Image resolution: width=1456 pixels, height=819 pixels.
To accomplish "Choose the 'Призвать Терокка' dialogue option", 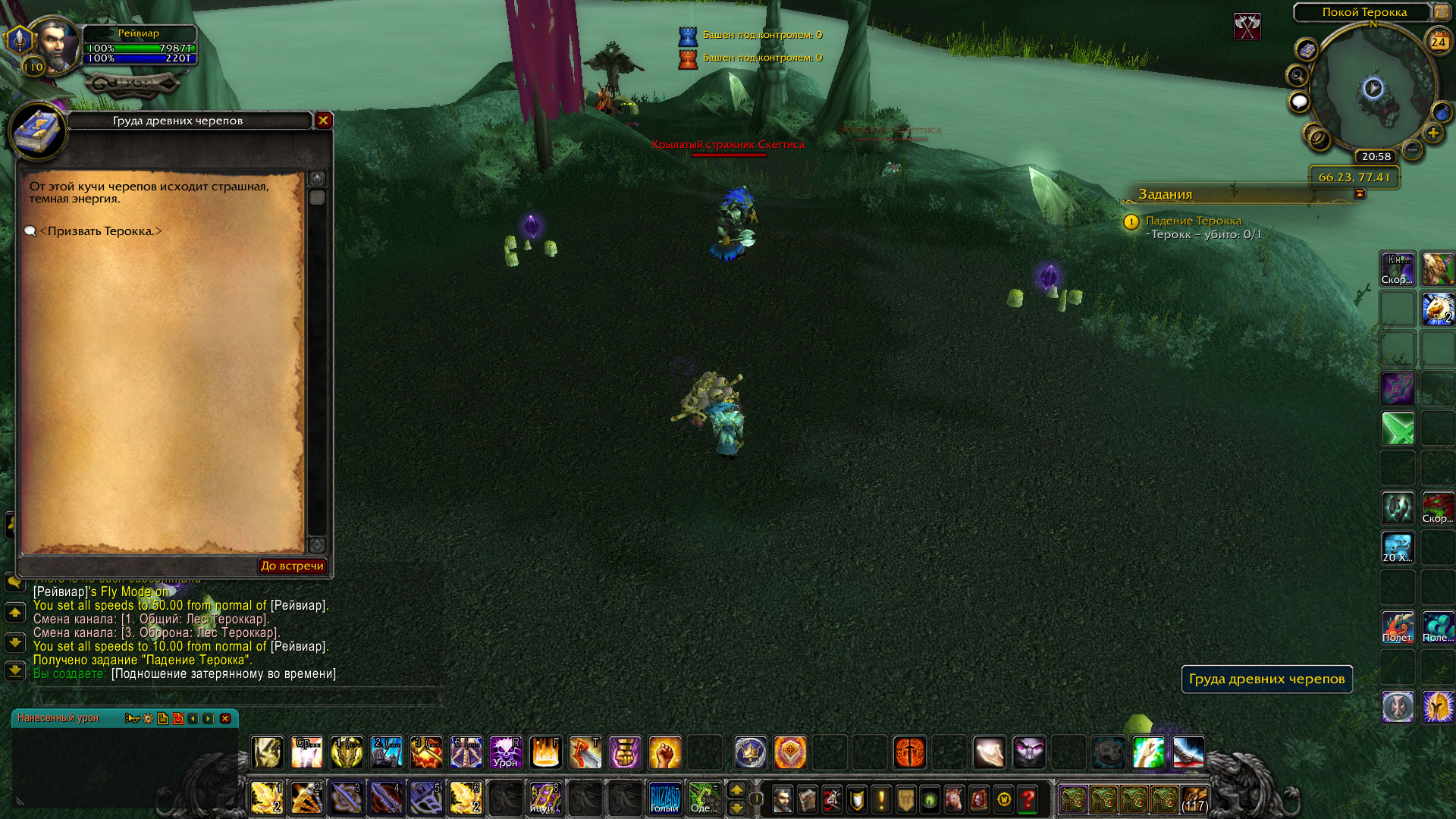I will [101, 231].
